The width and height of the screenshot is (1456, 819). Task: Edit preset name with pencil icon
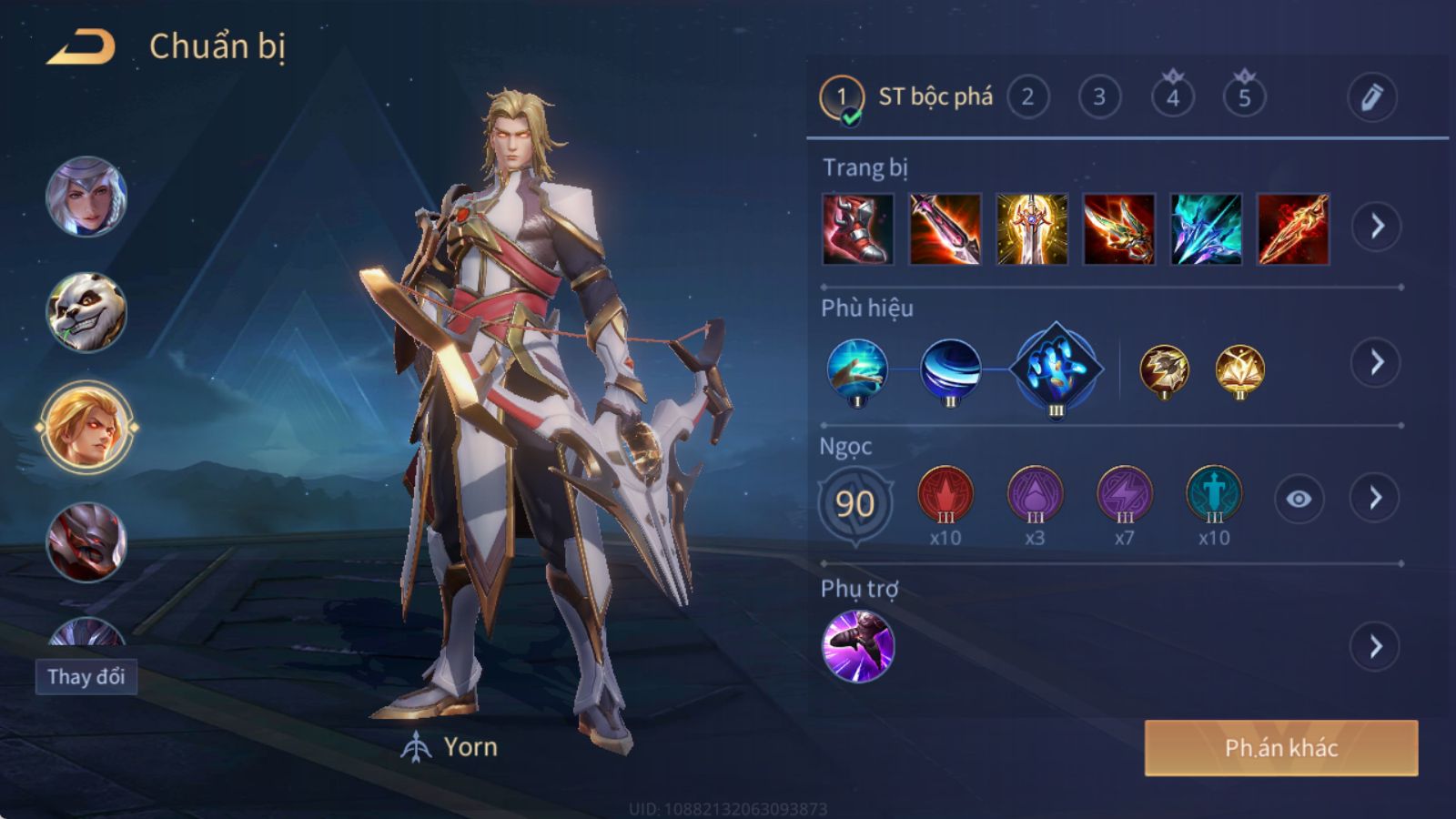coord(1371,97)
